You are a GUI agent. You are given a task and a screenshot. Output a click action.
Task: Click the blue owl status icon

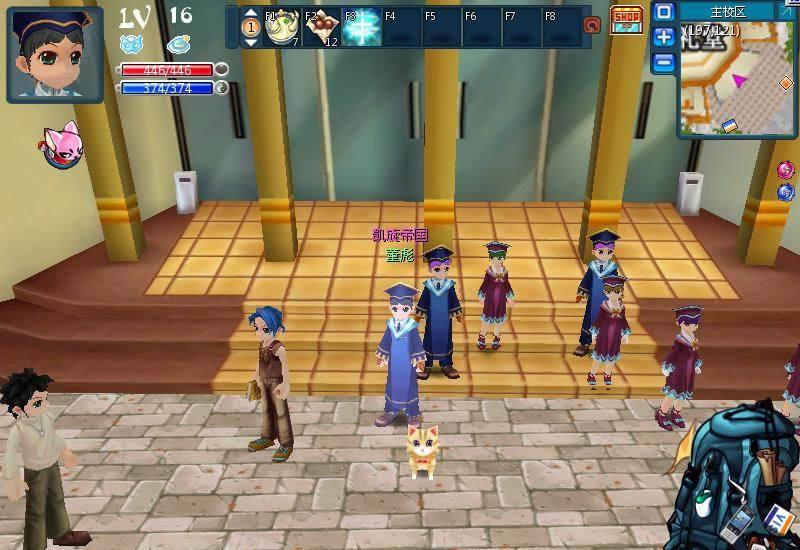132,44
